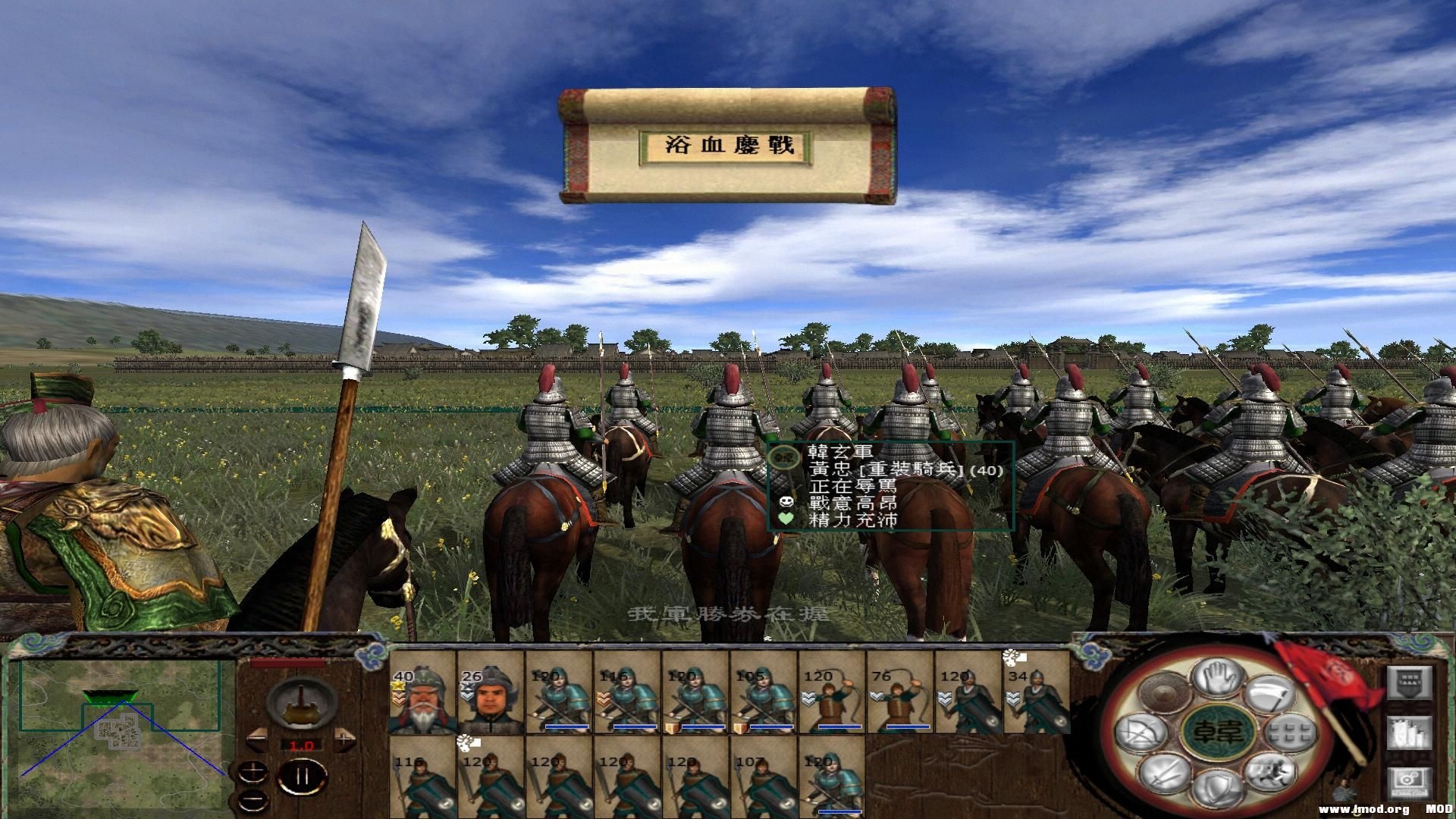Image resolution: width=1456 pixels, height=819 pixels.
Task: Increase game speed with the right arrow stepper
Action: coord(345,740)
